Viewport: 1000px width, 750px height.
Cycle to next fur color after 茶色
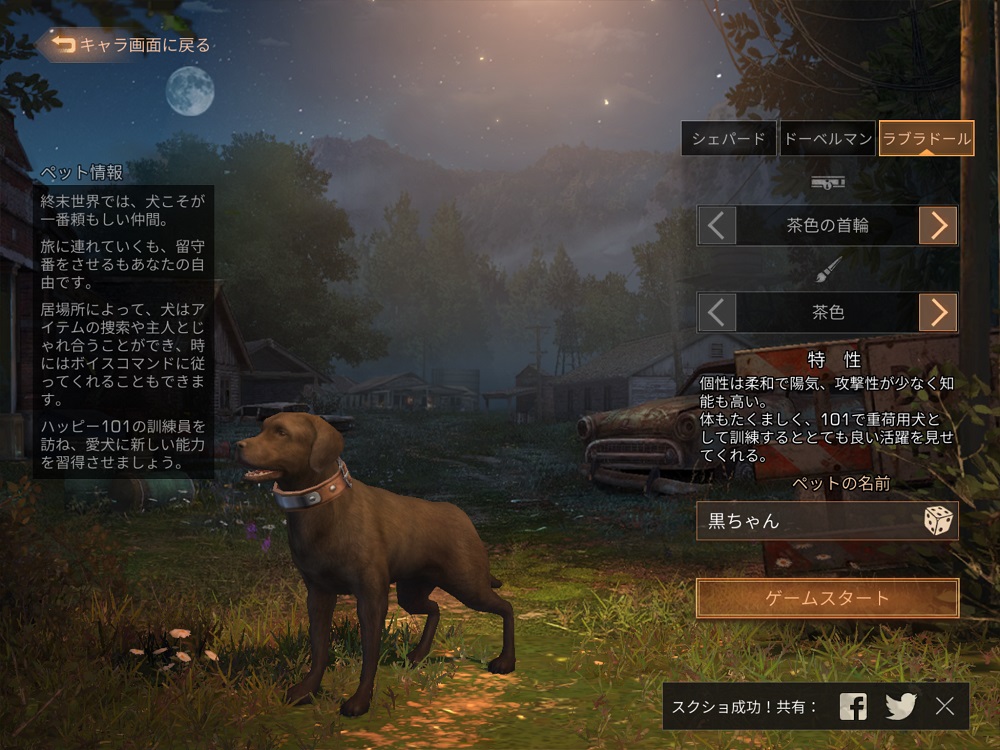point(938,313)
